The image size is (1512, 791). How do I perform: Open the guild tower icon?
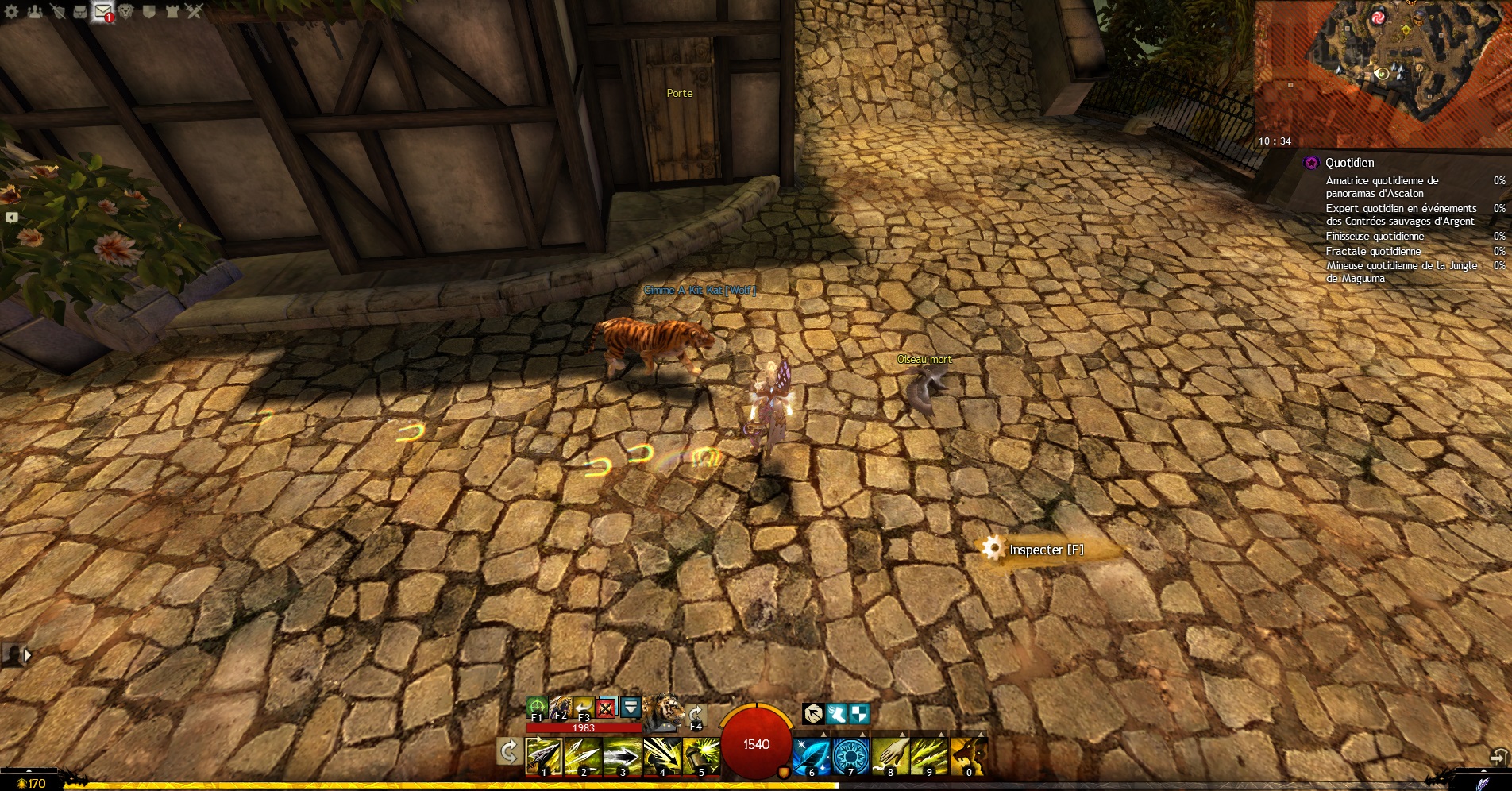[x=172, y=11]
